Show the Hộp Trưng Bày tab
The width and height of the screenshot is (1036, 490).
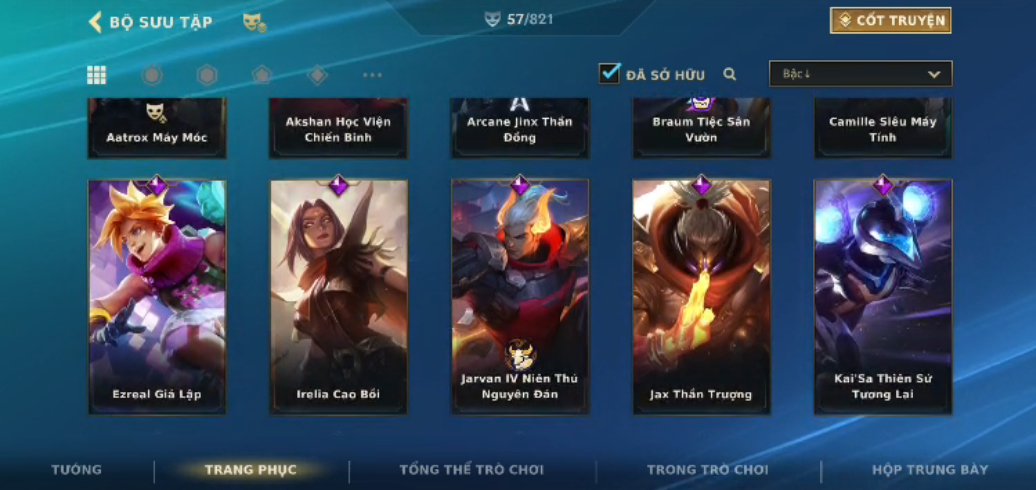coord(930,470)
